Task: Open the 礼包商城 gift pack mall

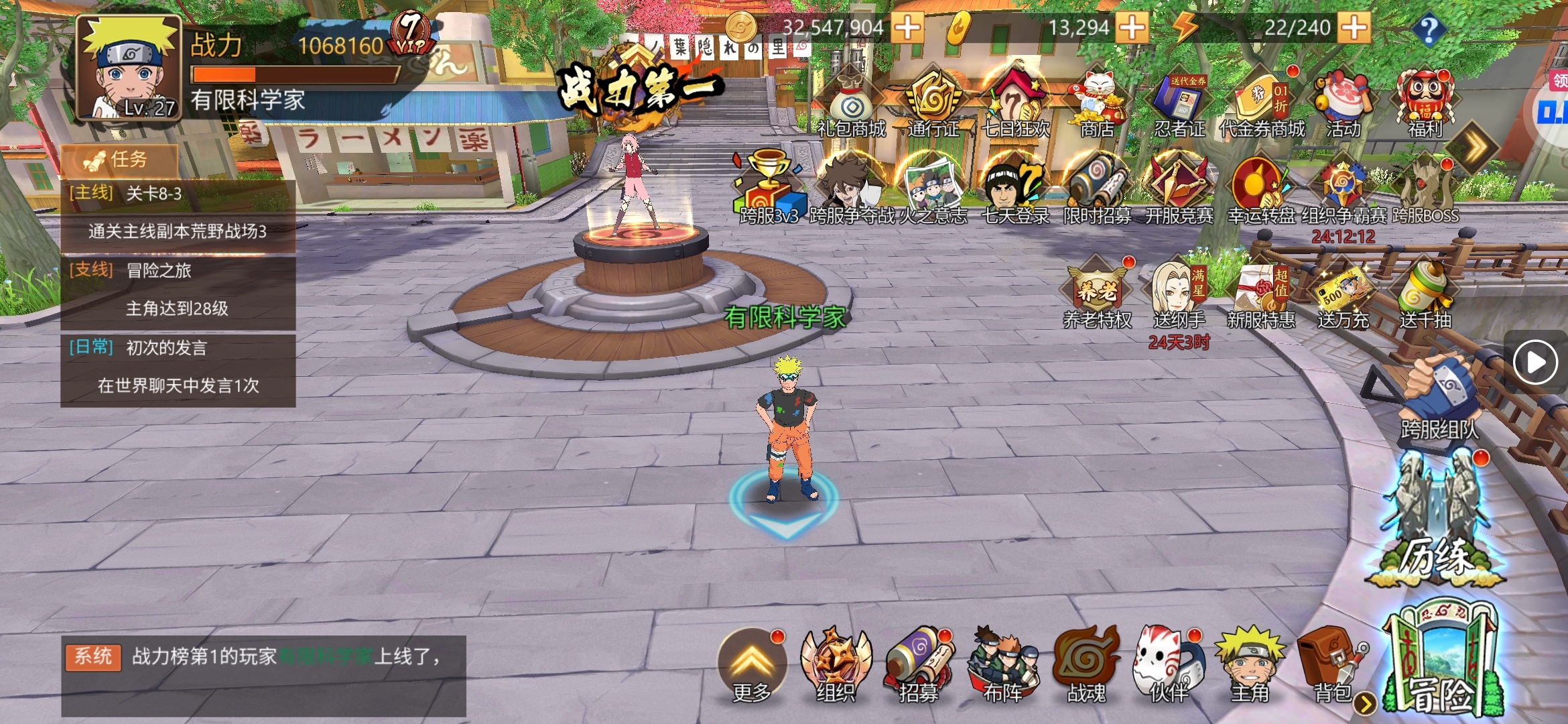Action: pos(851,104)
